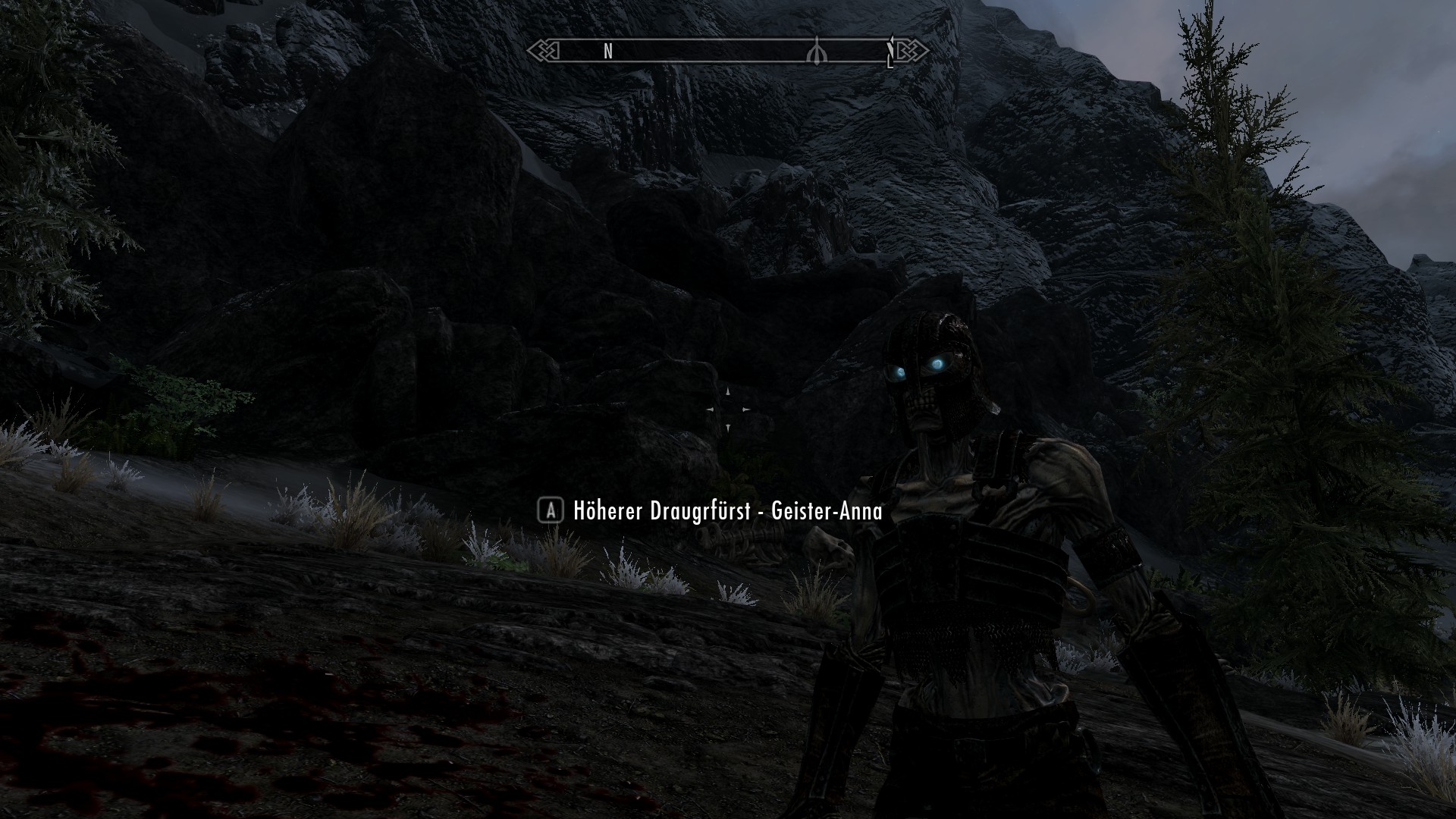Viewport: 1456px width, 819px height.
Task: Expand the compass bar at screen top
Action: point(728,50)
